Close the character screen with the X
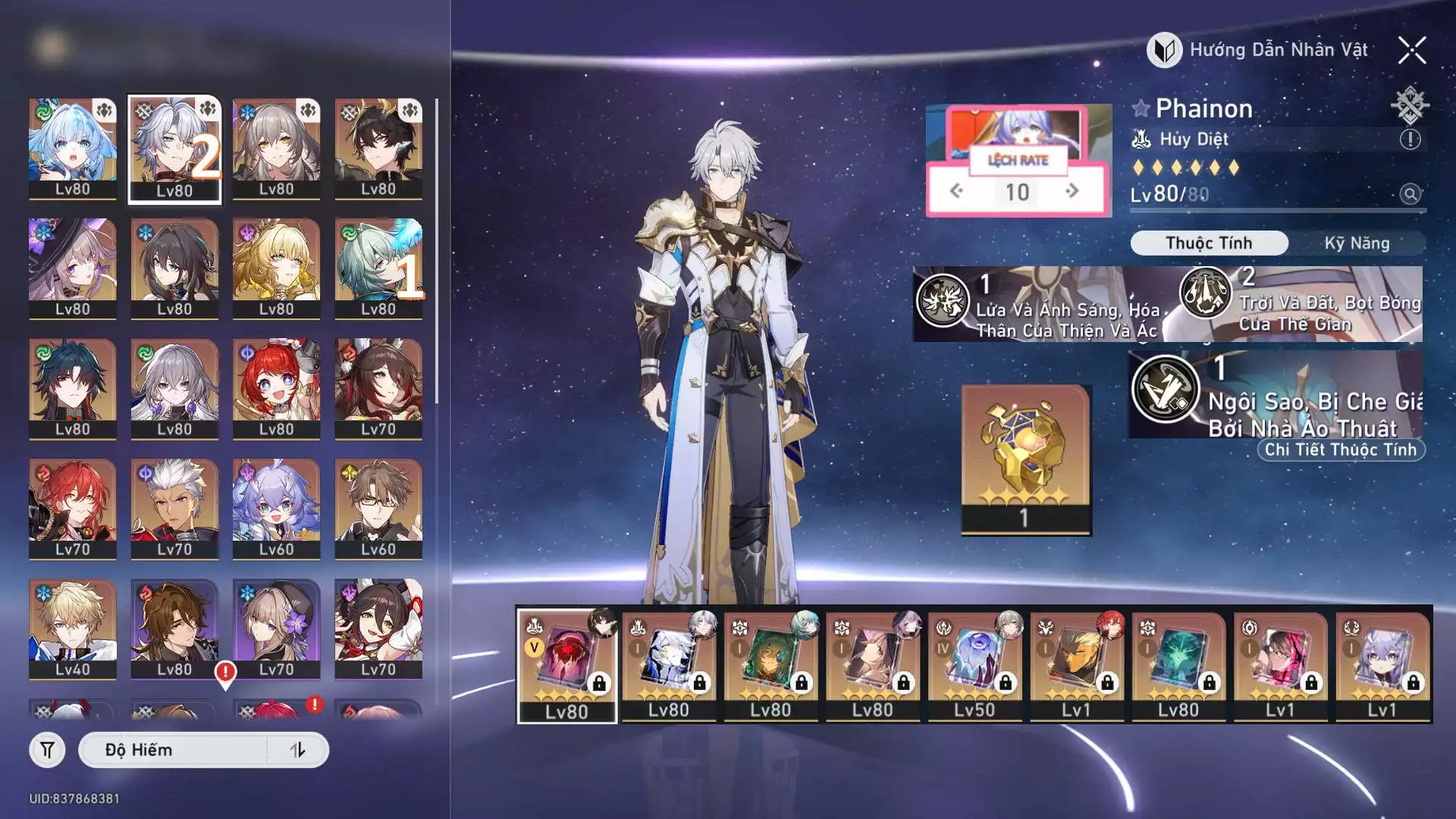This screenshot has height=819, width=1456. coord(1412,51)
